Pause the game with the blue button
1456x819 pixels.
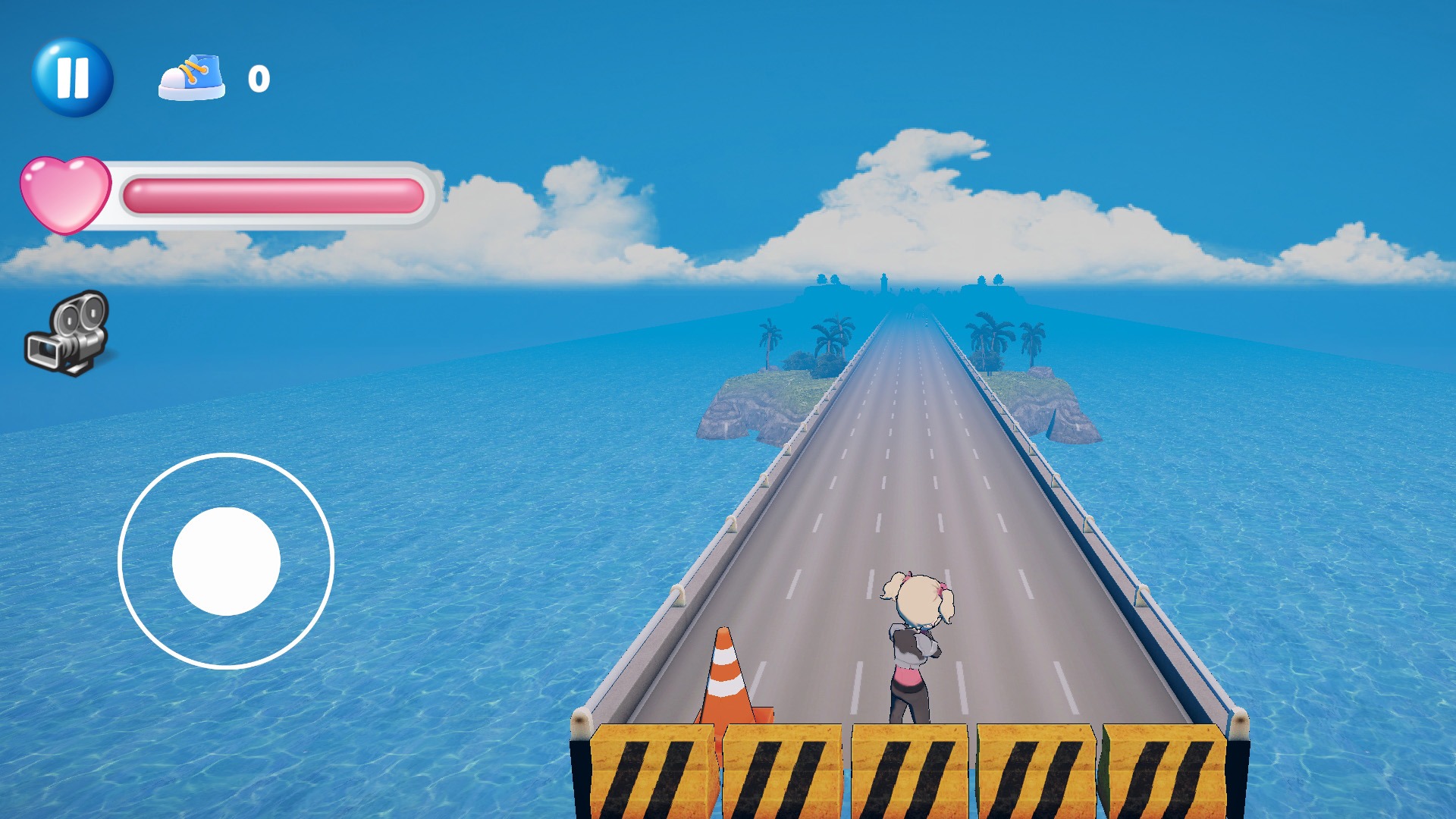(73, 77)
